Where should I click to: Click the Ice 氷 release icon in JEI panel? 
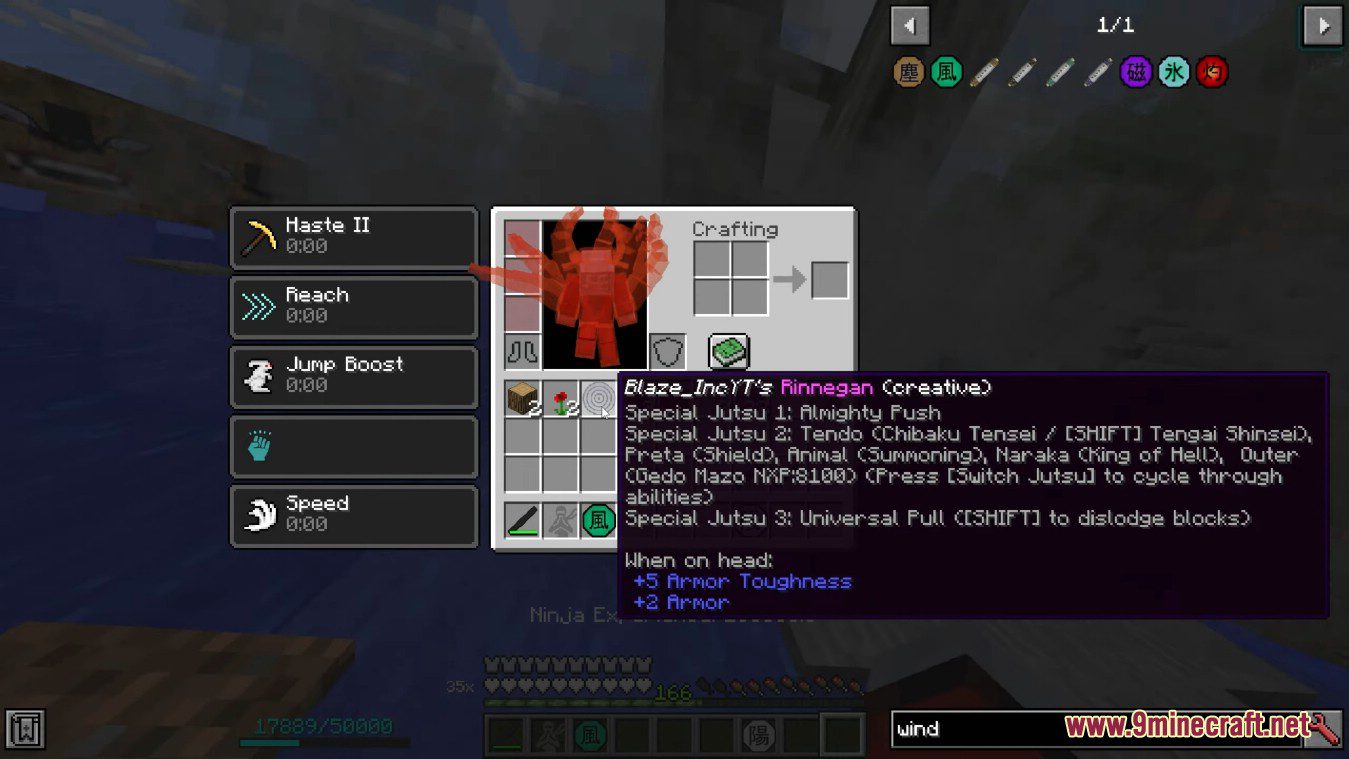(1174, 72)
